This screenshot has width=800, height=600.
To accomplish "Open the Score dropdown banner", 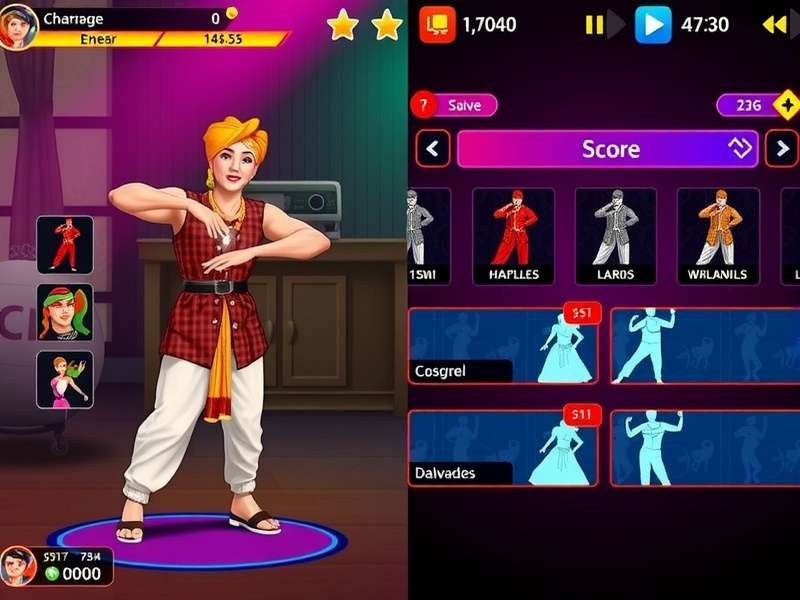I will pyautogui.click(x=610, y=150).
